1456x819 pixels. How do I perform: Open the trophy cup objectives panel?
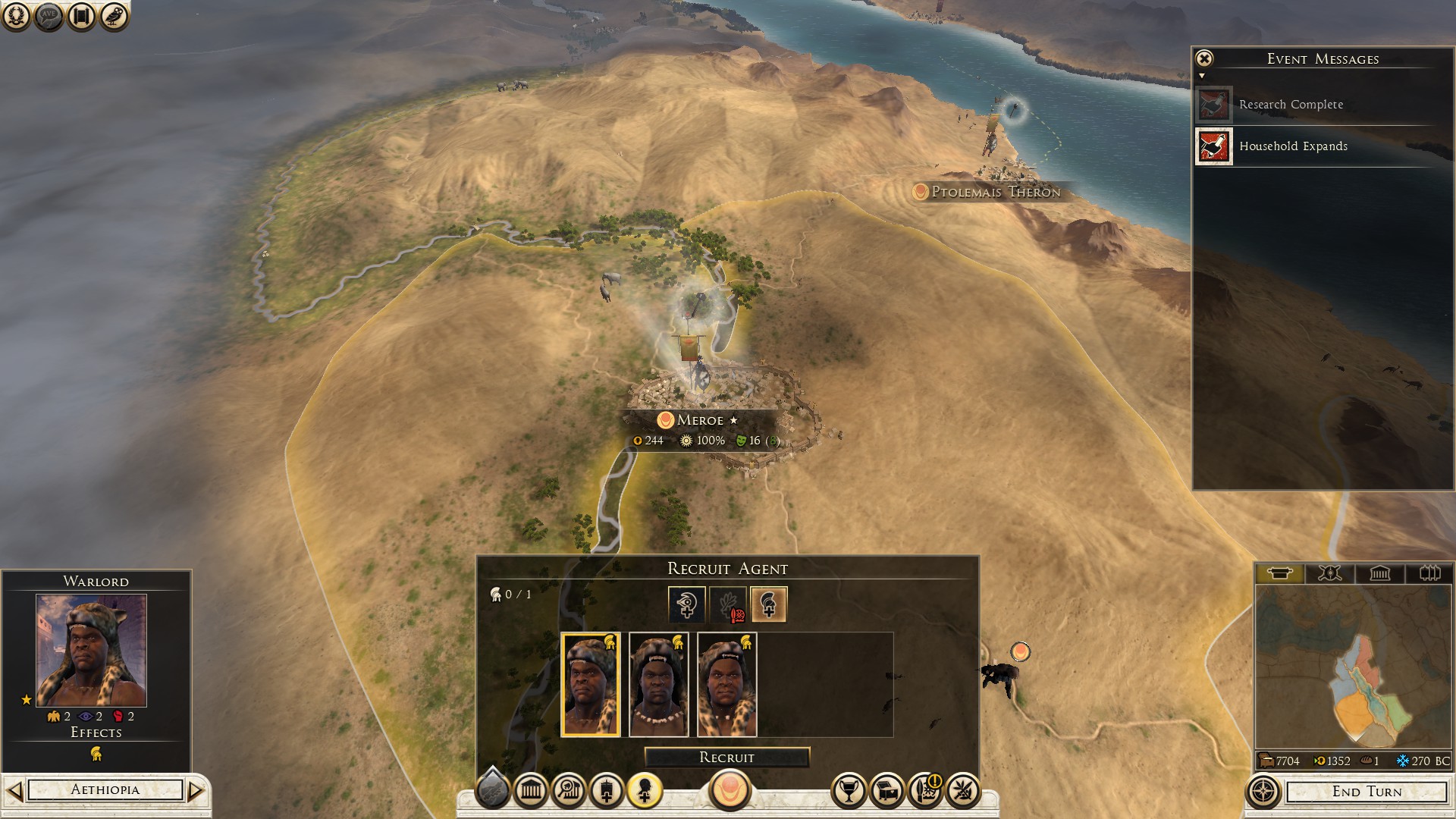pos(849,792)
